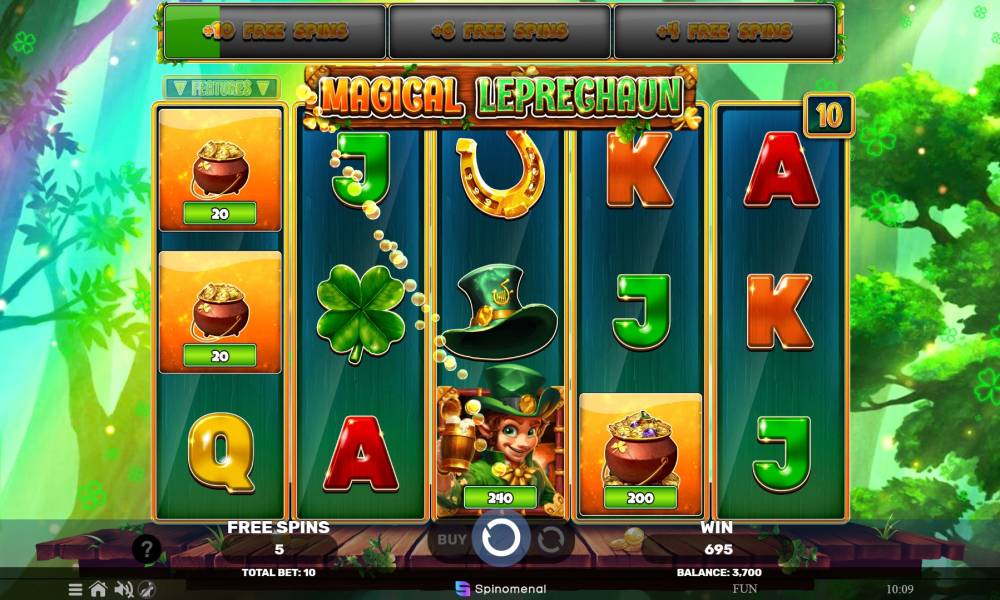Open the help question mark button
The width and height of the screenshot is (1000, 600).
(x=146, y=548)
